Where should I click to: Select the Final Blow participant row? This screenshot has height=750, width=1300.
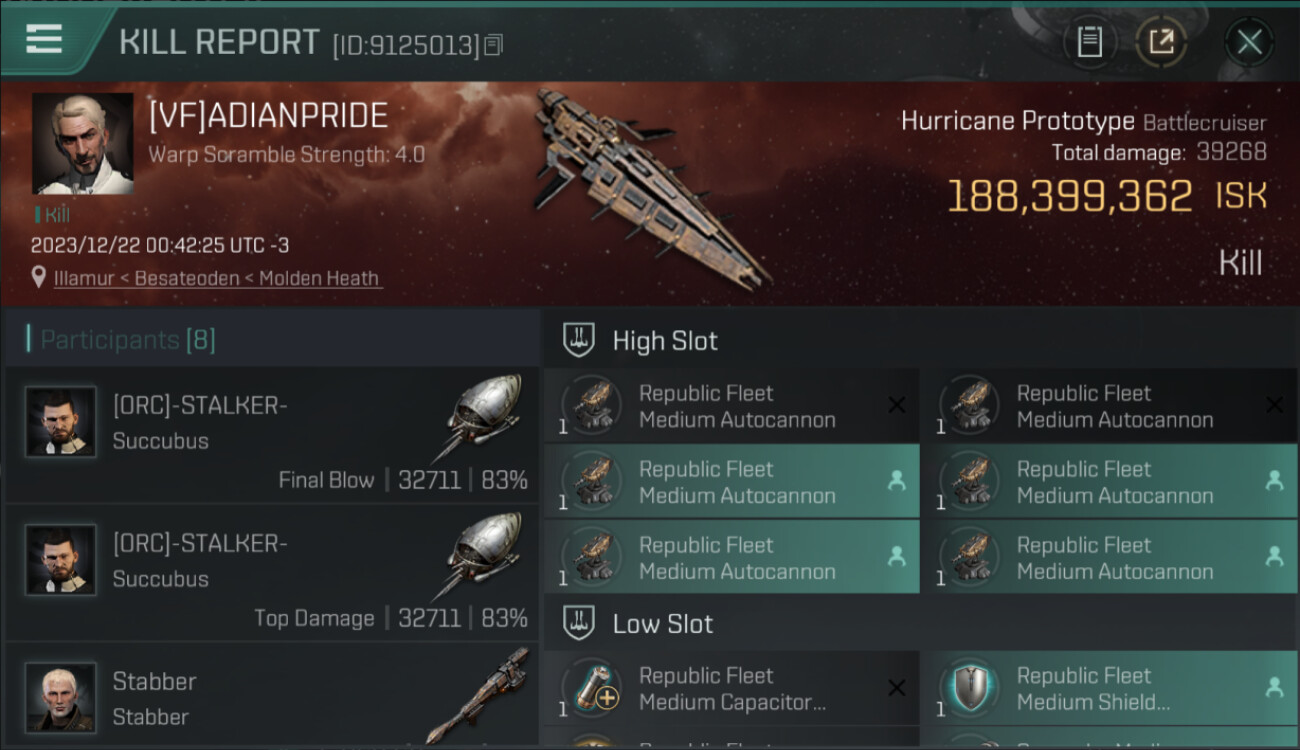272,436
